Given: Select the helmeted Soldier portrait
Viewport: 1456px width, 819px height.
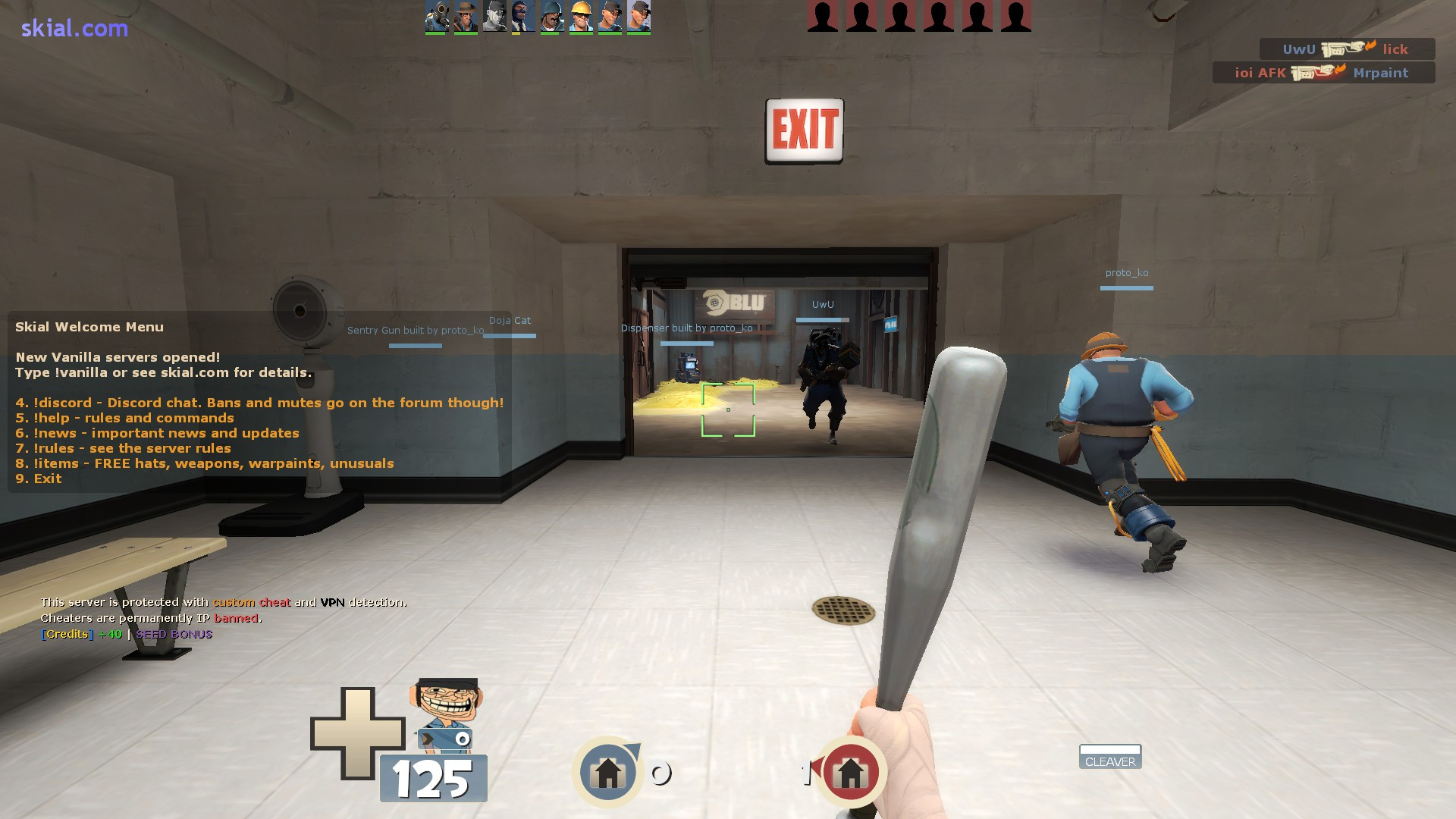Looking at the screenshot, I should point(551,17).
